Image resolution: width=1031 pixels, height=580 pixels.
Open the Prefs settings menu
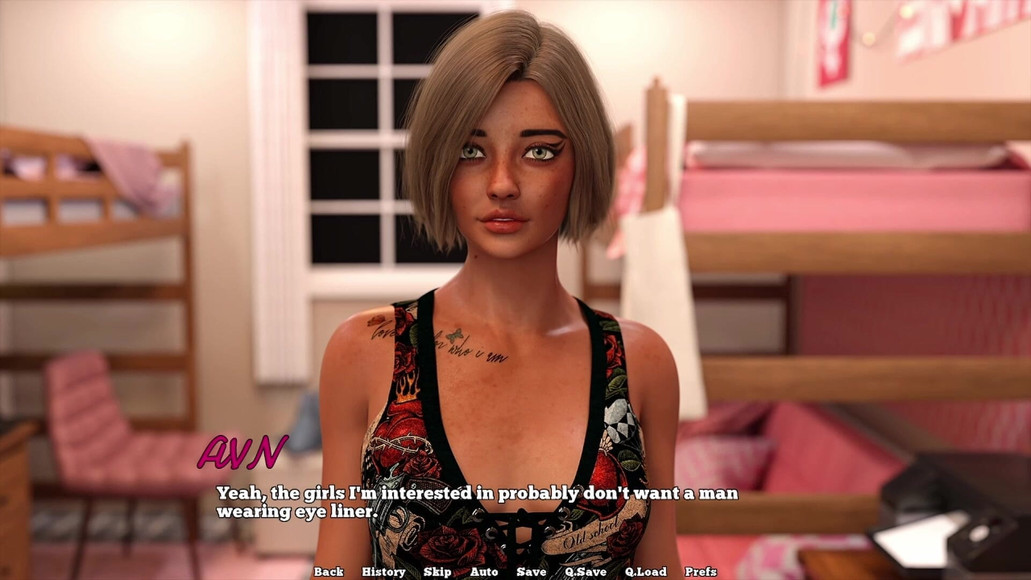[700, 572]
